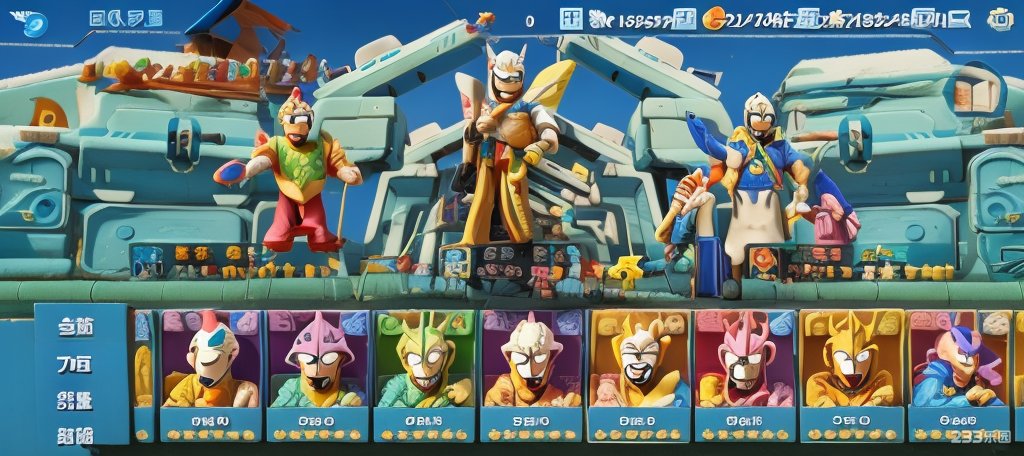Open the book icon button

click(964, 95)
